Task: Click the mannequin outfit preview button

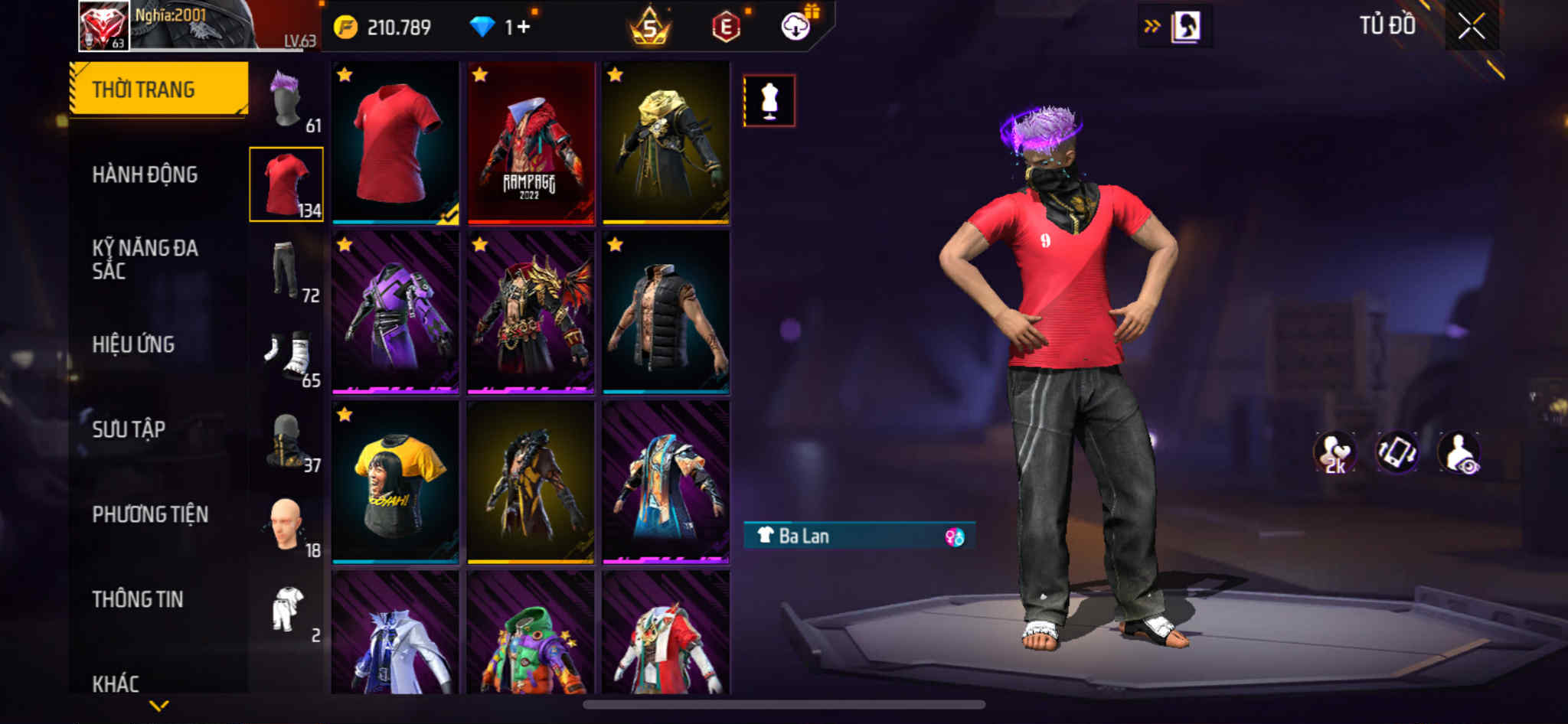Action: pos(769,100)
